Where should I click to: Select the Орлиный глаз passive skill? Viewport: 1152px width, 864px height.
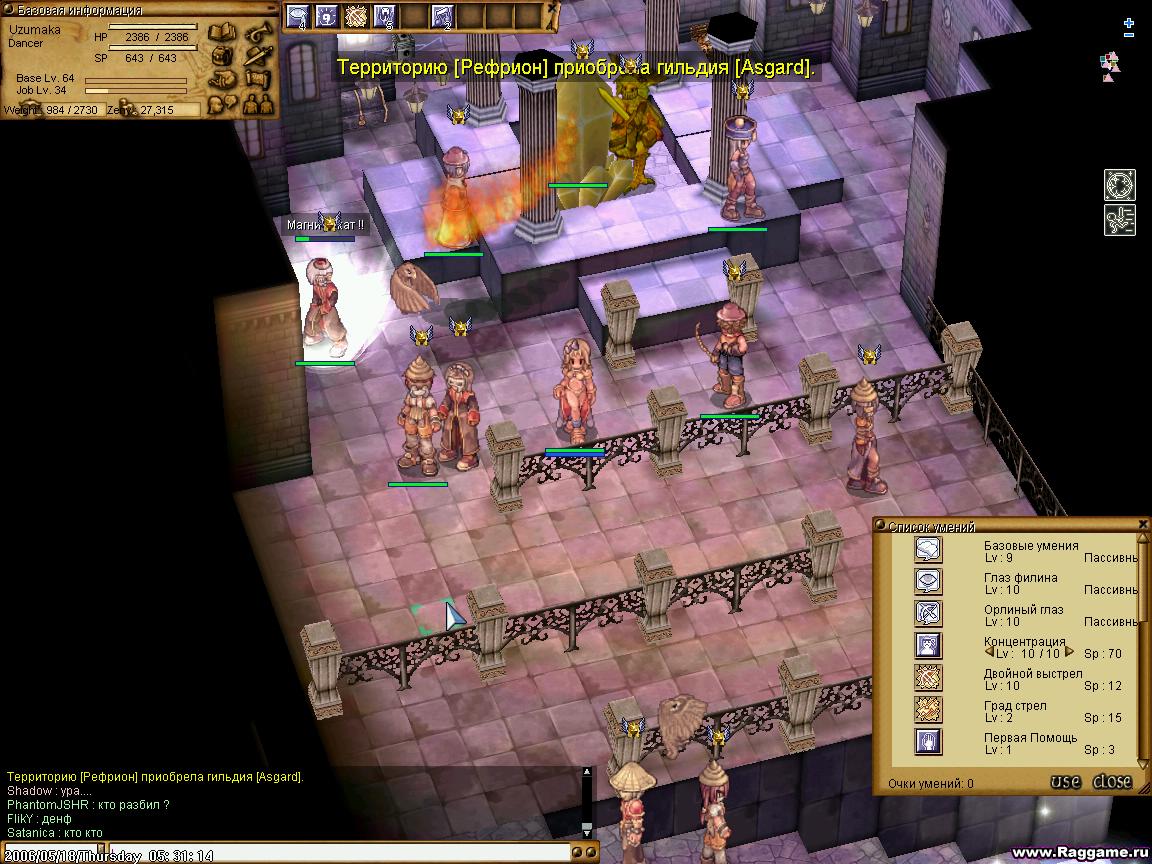928,614
